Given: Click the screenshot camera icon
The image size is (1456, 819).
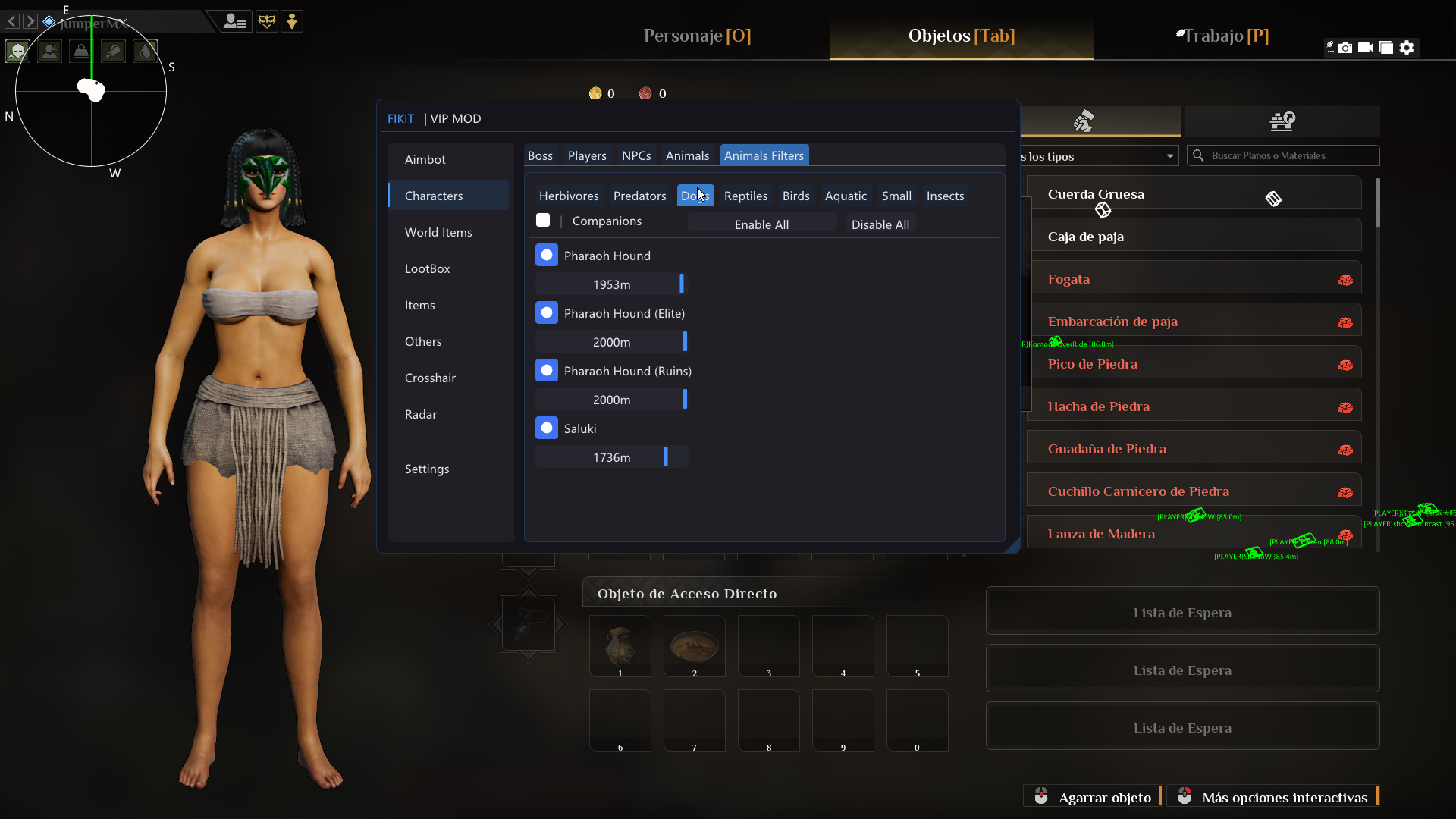Looking at the screenshot, I should [1345, 47].
